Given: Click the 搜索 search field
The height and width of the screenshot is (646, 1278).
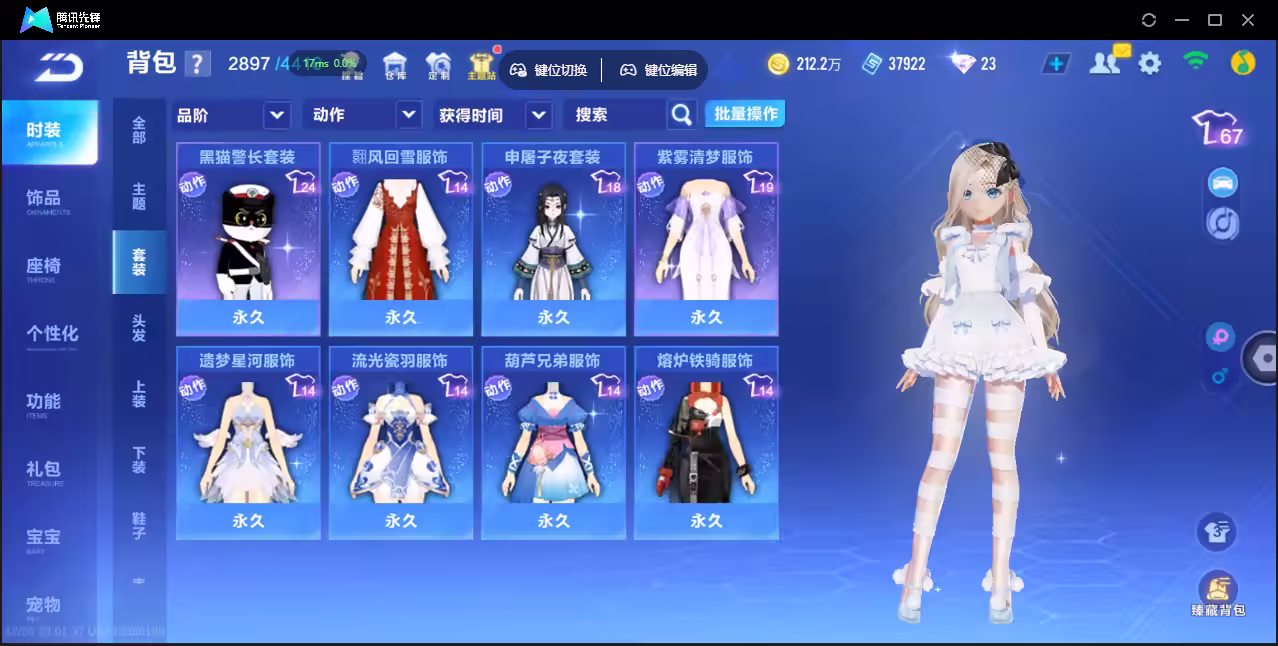Looking at the screenshot, I should [x=614, y=115].
